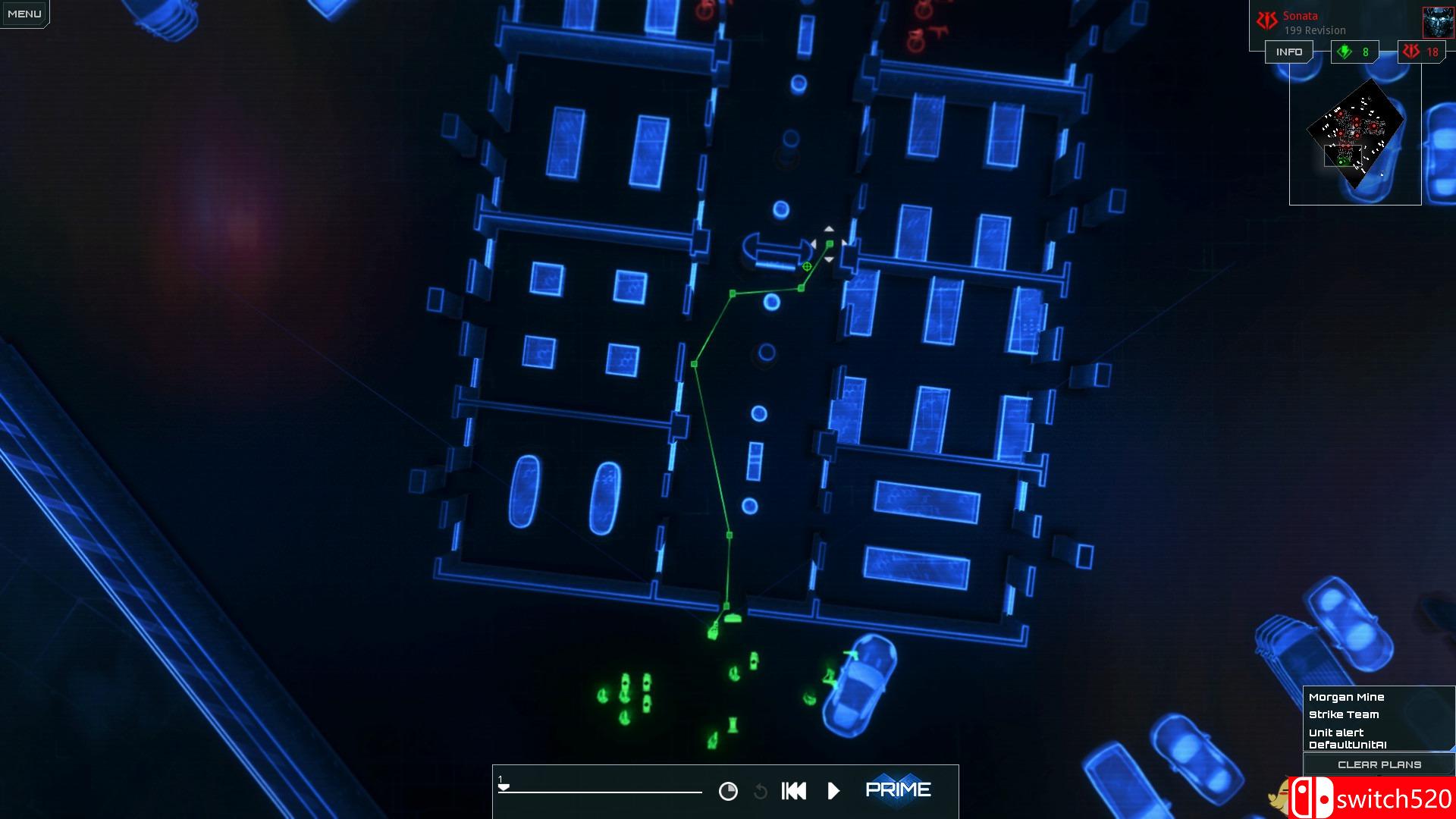1456x819 pixels.
Task: Switch to the INFO tab
Action: [x=1288, y=52]
